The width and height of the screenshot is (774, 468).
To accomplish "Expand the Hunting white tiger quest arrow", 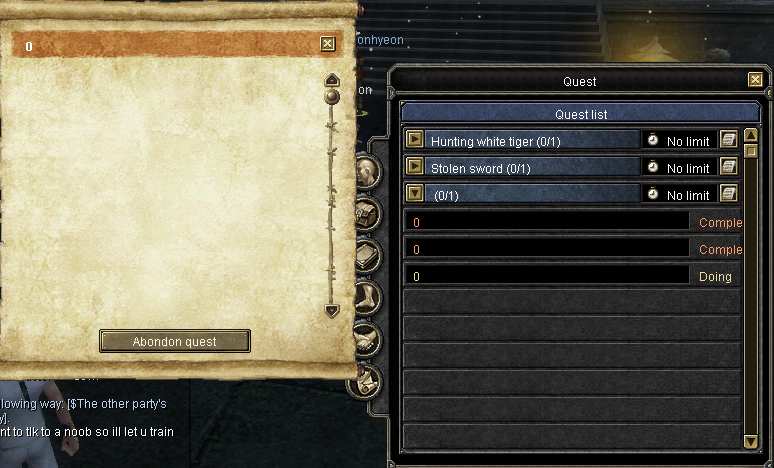I will point(415,140).
